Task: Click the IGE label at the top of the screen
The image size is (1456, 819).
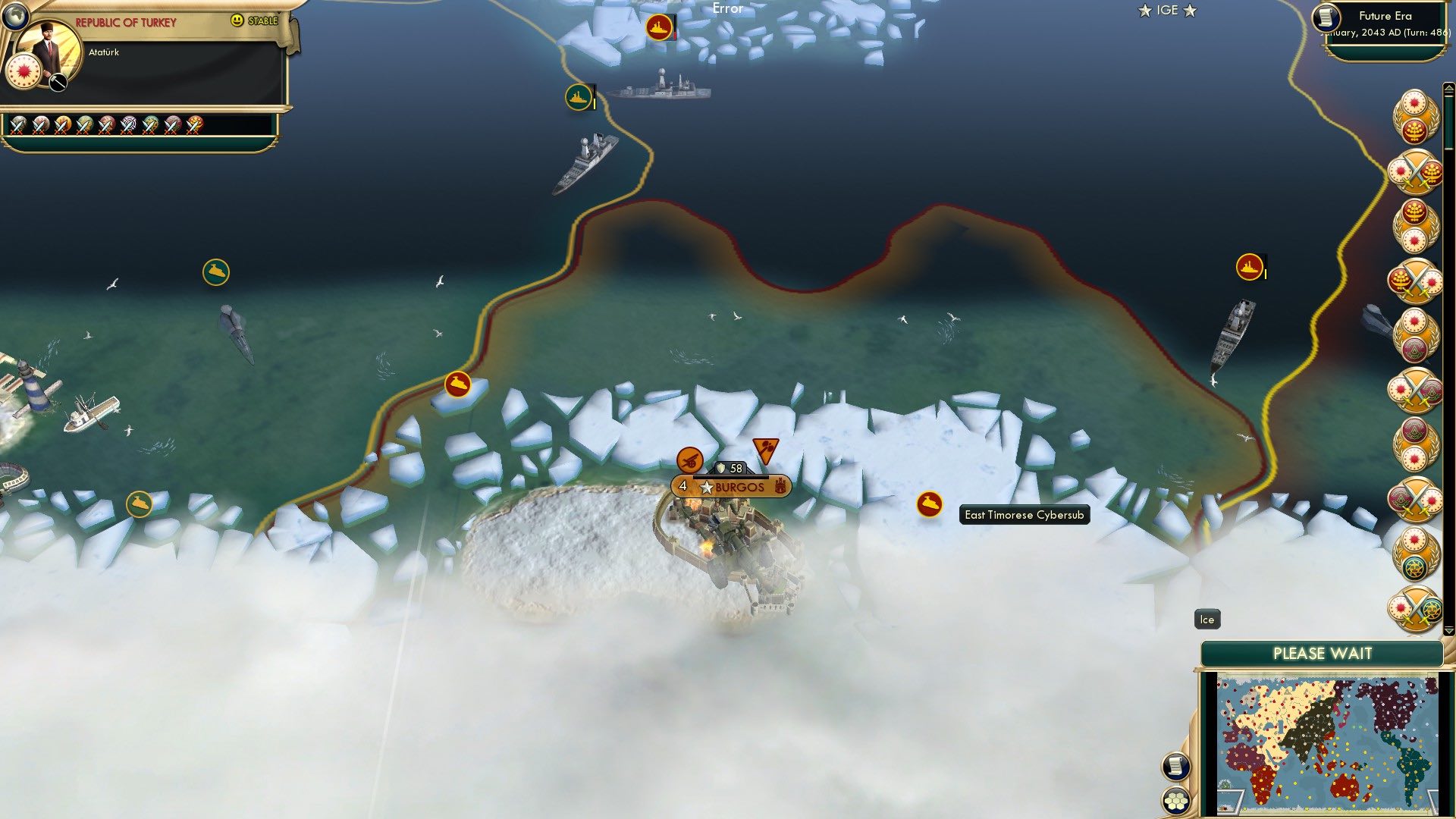Action: (1166, 11)
